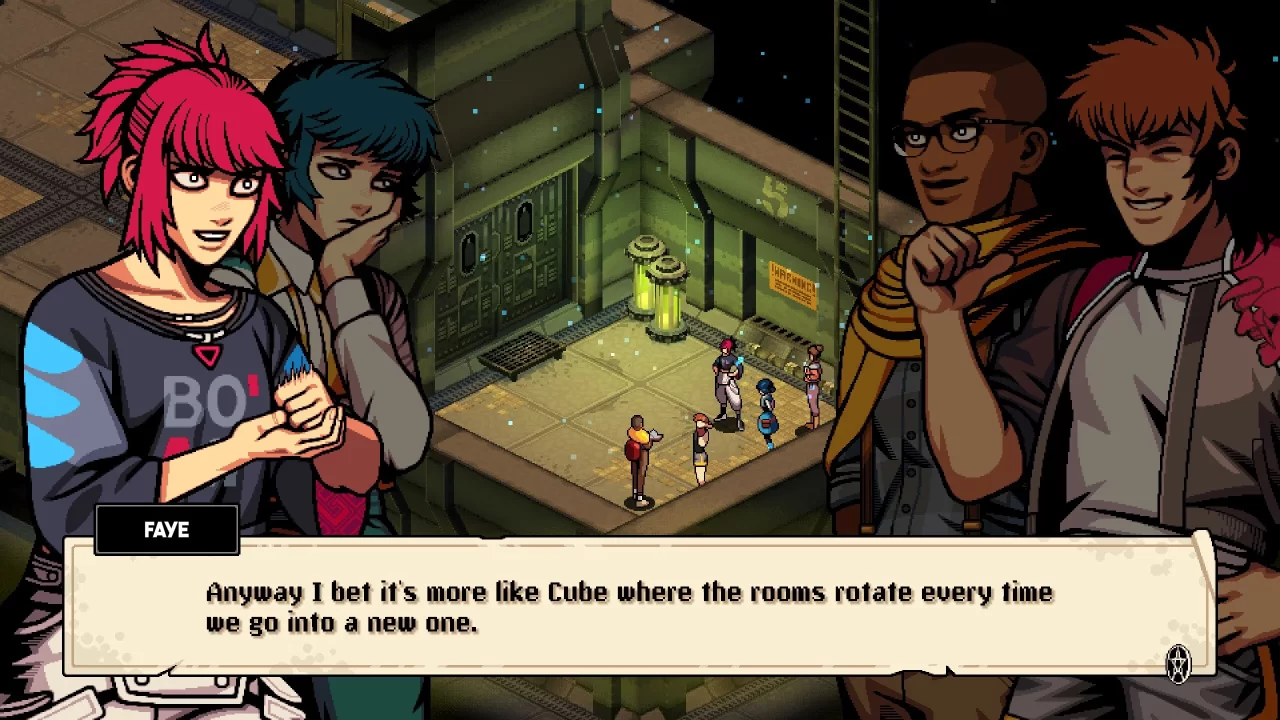Click the pentagram continue icon on dialogue box
This screenshot has width=1280, height=720.
pyautogui.click(x=1180, y=663)
